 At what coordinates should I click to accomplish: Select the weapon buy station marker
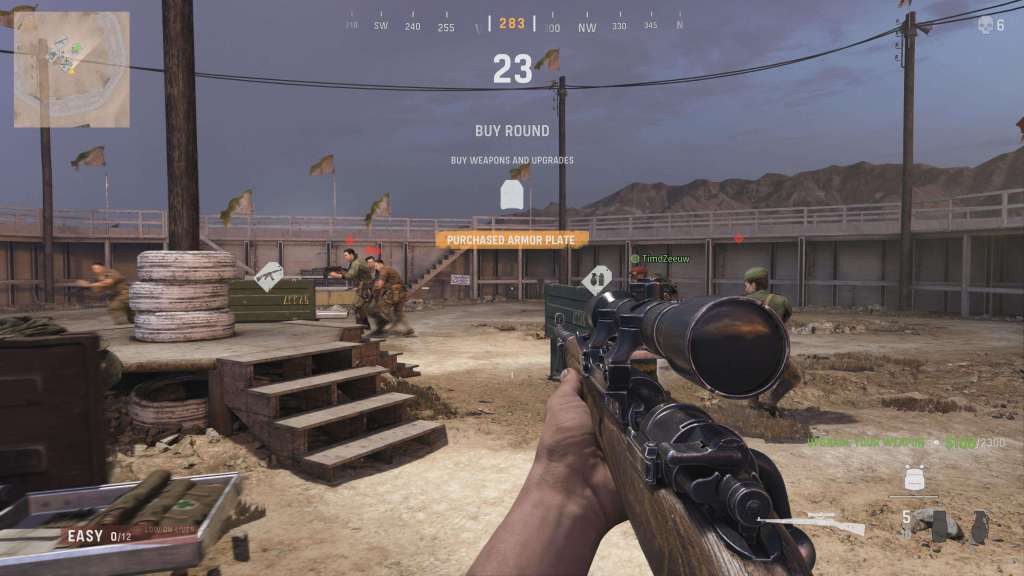click(269, 276)
